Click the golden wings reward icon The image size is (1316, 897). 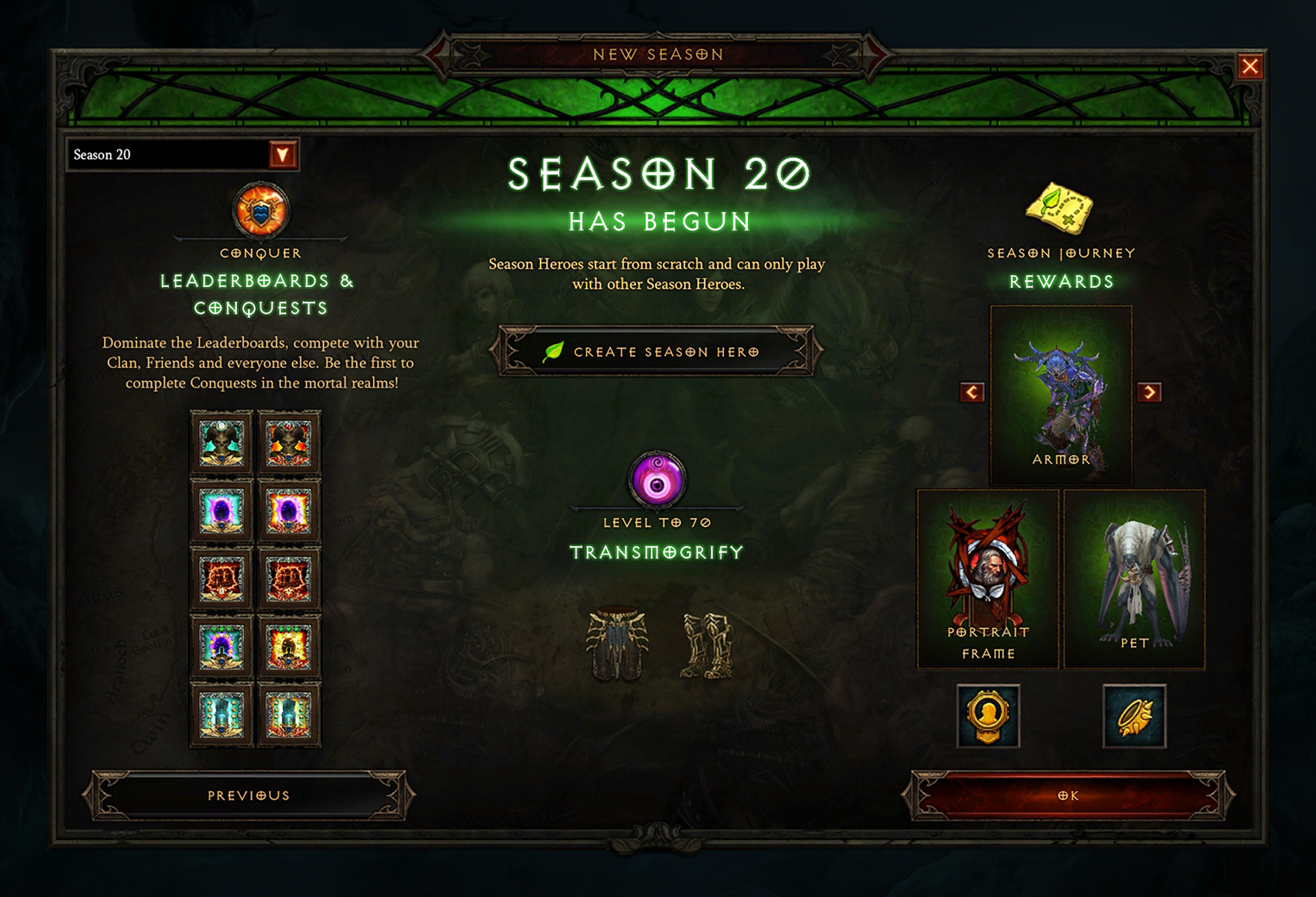click(x=1134, y=716)
